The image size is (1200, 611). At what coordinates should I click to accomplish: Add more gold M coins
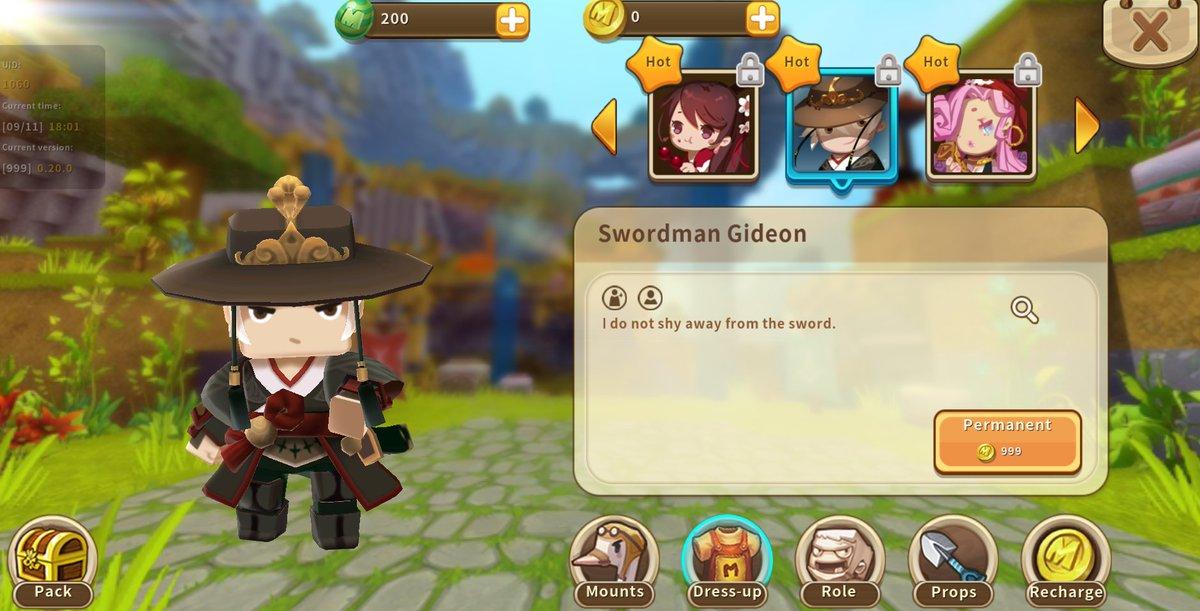pos(762,18)
